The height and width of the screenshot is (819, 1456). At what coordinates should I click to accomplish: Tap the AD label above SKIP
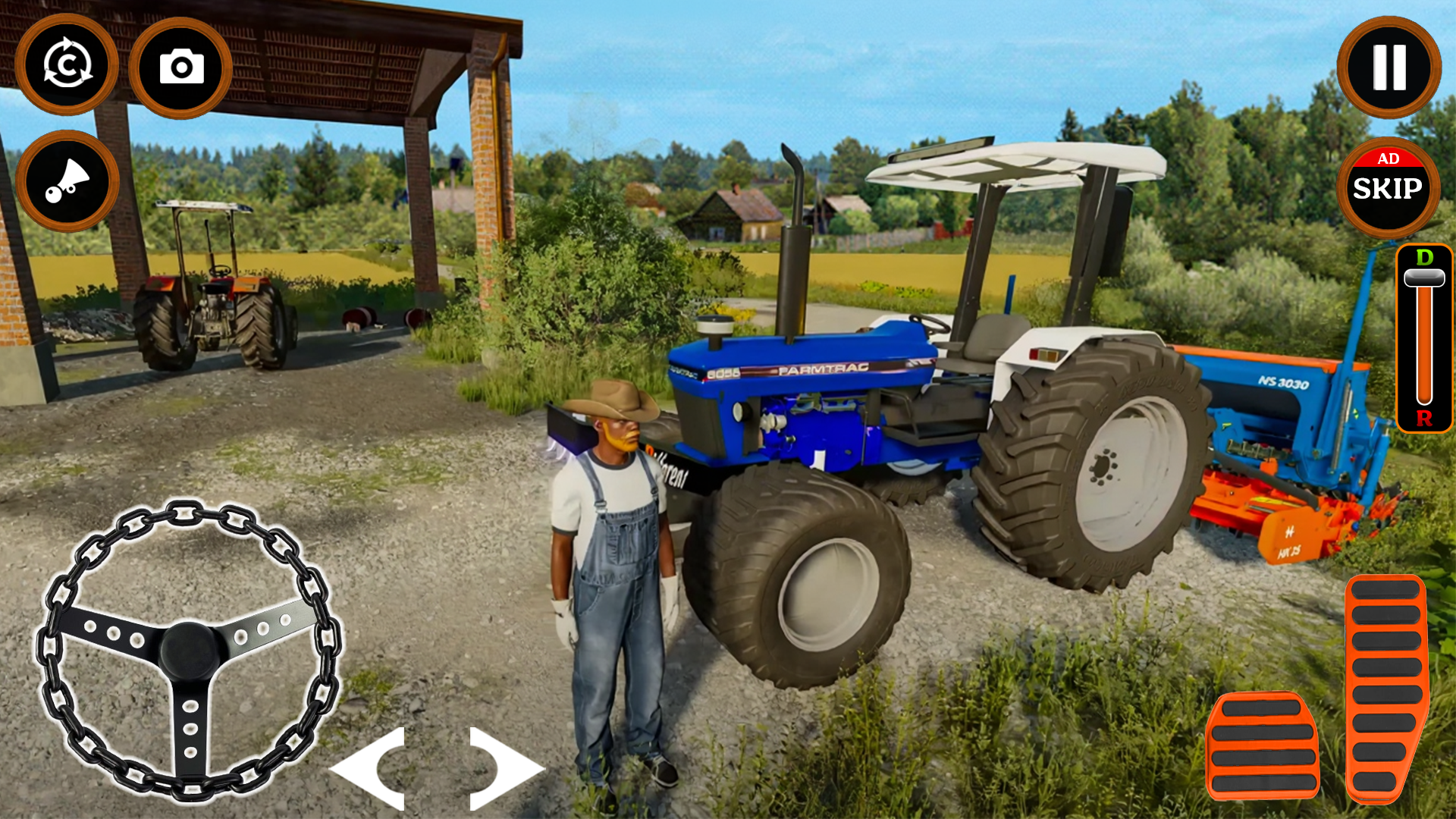[1388, 160]
